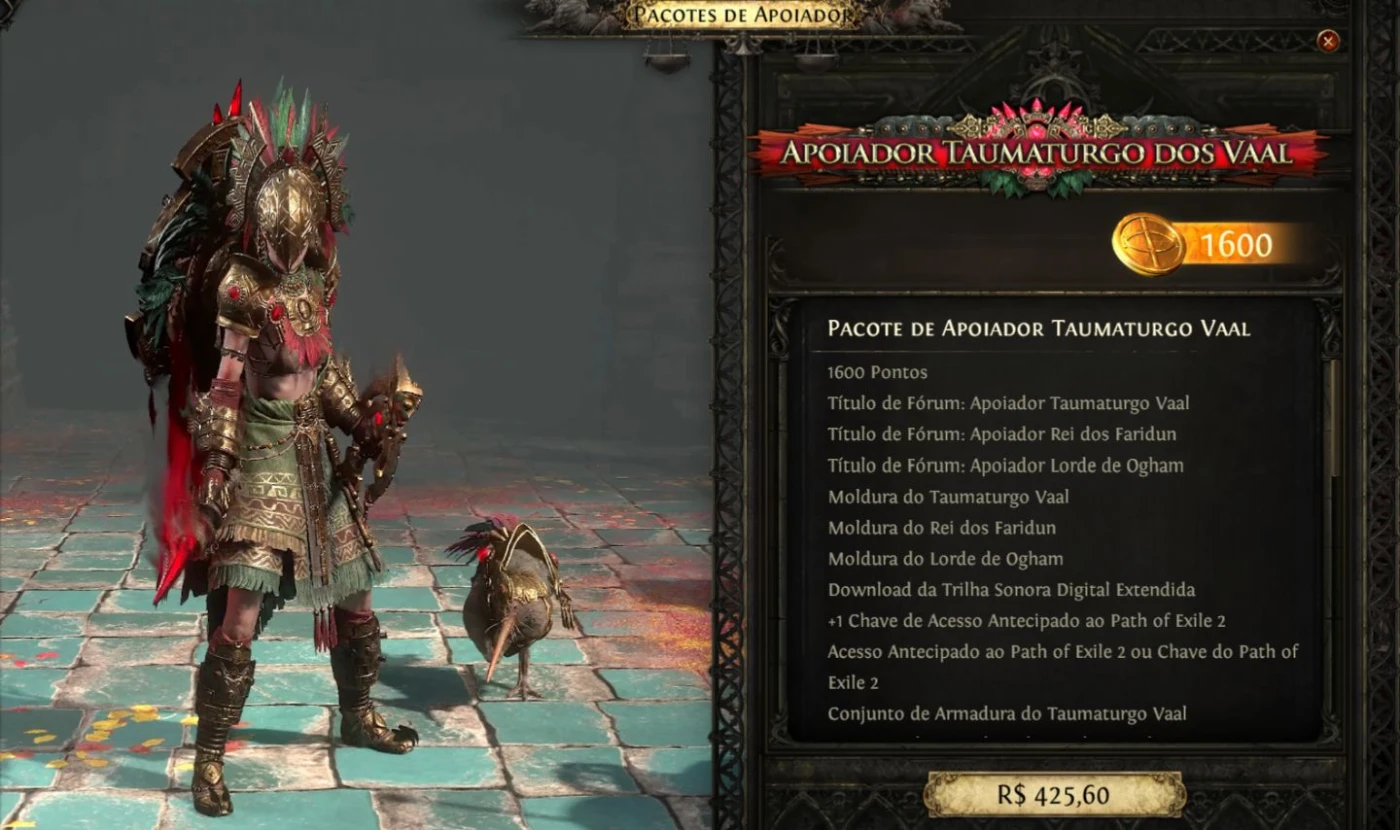
Task: Close the supporter pack window
Action: pyautogui.click(x=1328, y=41)
